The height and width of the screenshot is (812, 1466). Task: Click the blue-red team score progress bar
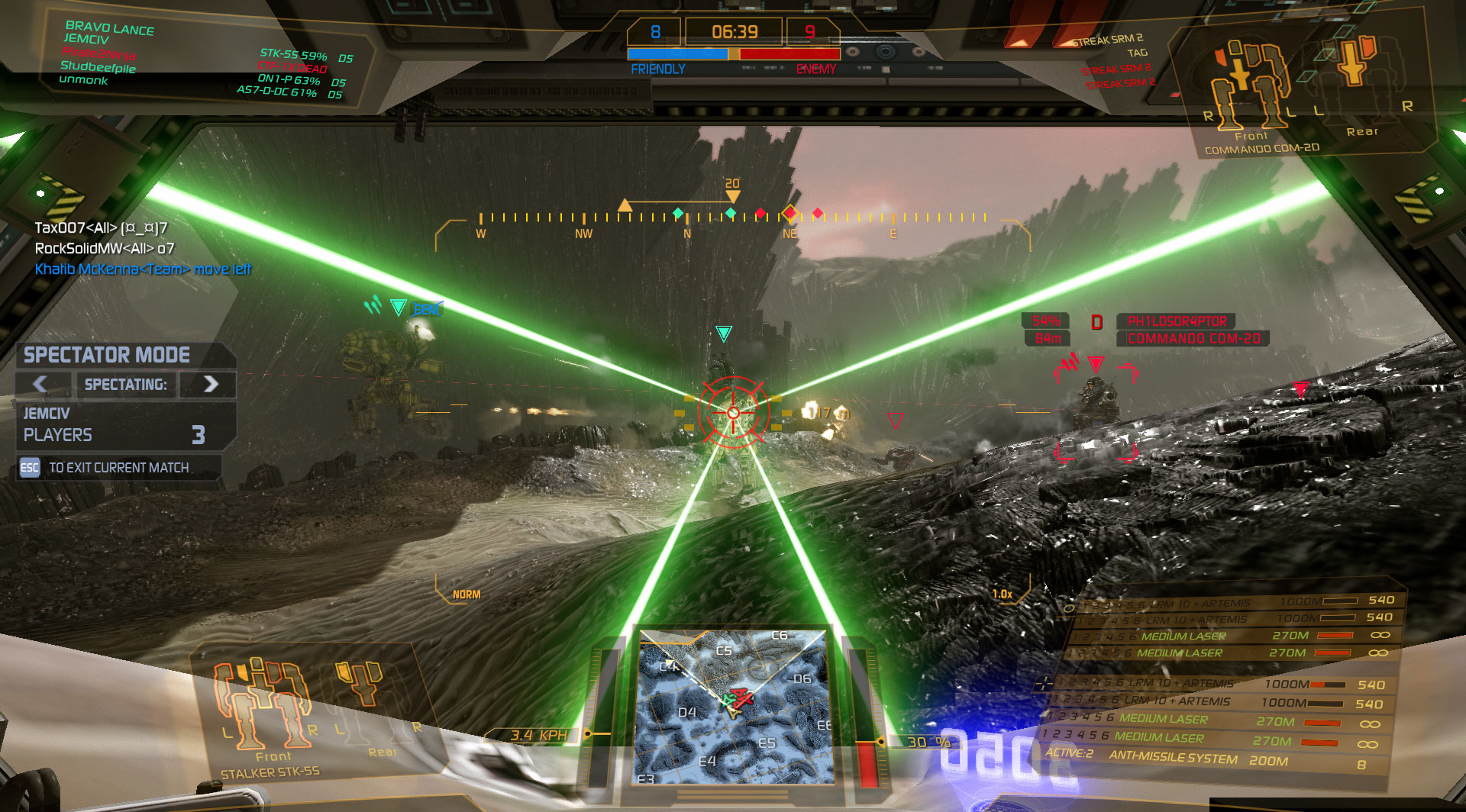(733, 53)
